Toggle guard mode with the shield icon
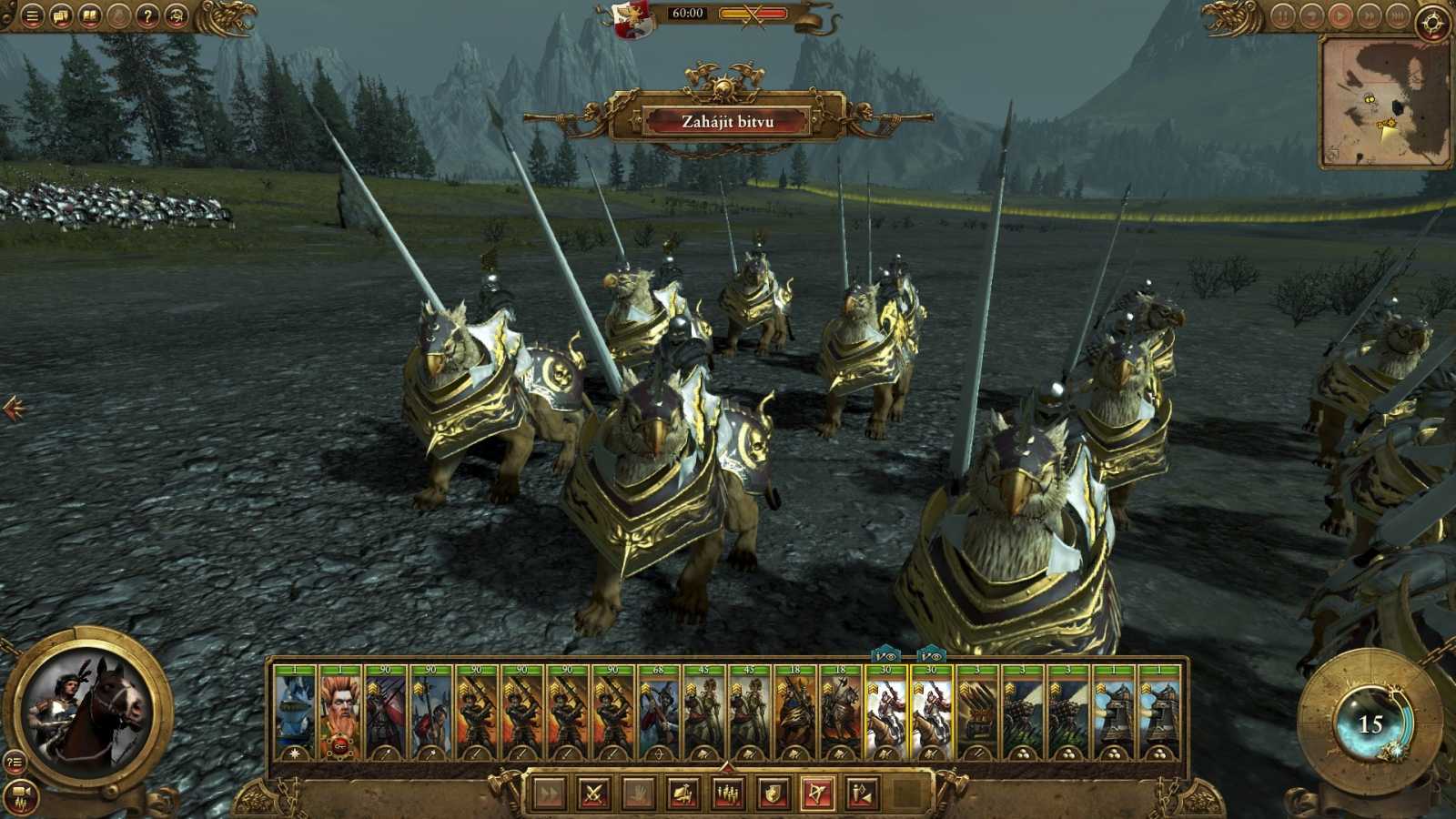The width and height of the screenshot is (1456, 819). tap(773, 792)
